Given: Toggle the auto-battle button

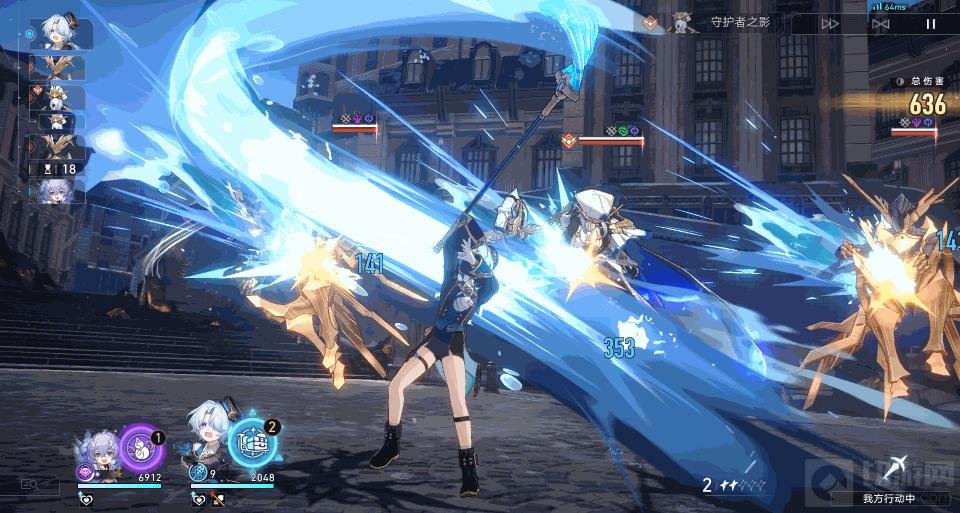Looking at the screenshot, I should click(x=880, y=24).
